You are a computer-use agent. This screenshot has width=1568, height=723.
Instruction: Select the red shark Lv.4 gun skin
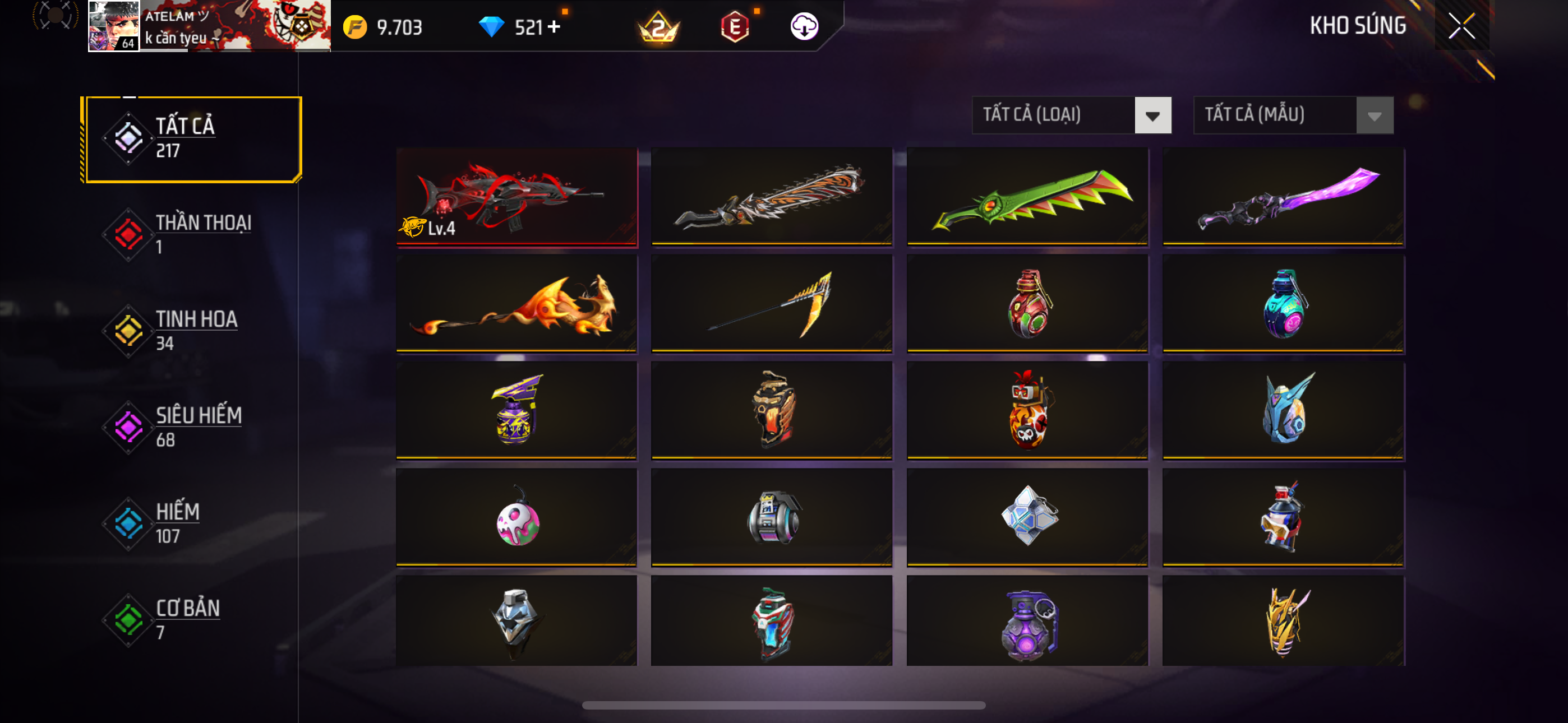pos(516,197)
